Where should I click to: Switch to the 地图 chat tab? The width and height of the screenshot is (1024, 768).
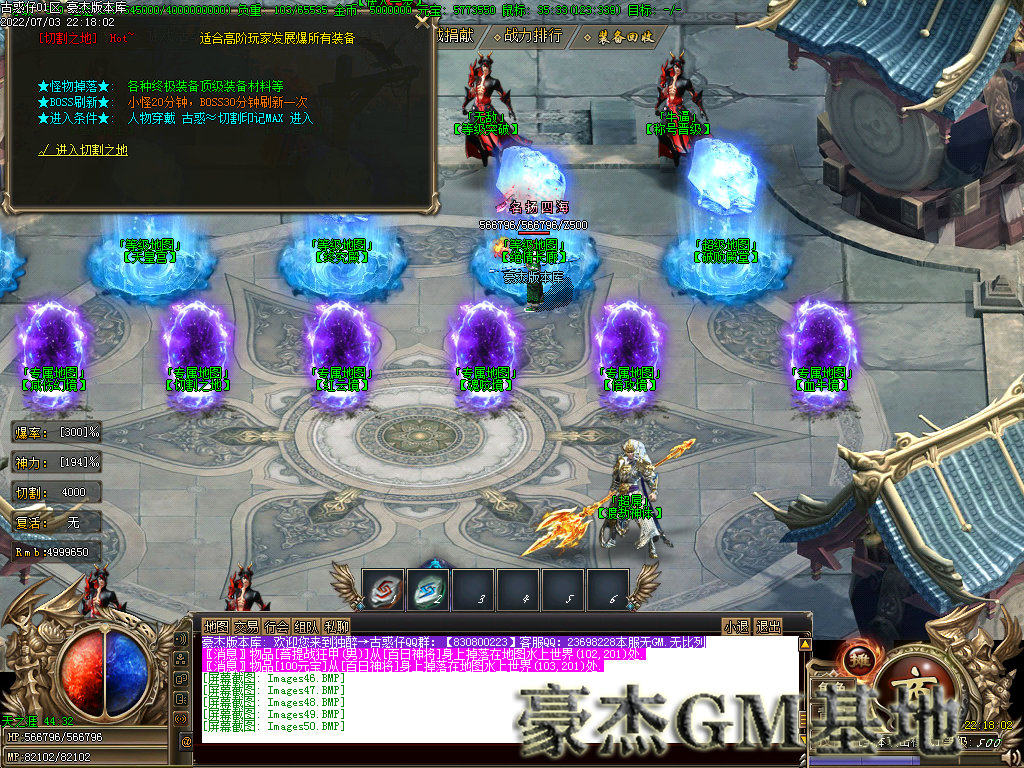point(216,627)
